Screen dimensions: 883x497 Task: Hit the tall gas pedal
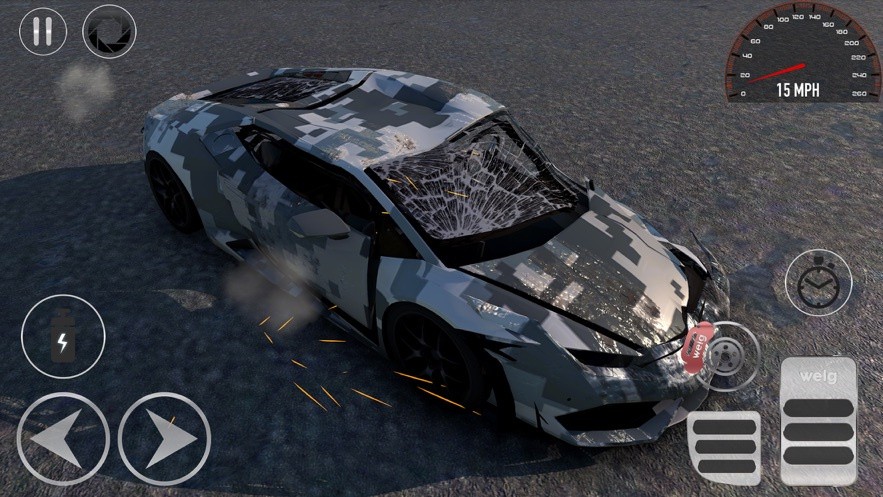pos(818,420)
